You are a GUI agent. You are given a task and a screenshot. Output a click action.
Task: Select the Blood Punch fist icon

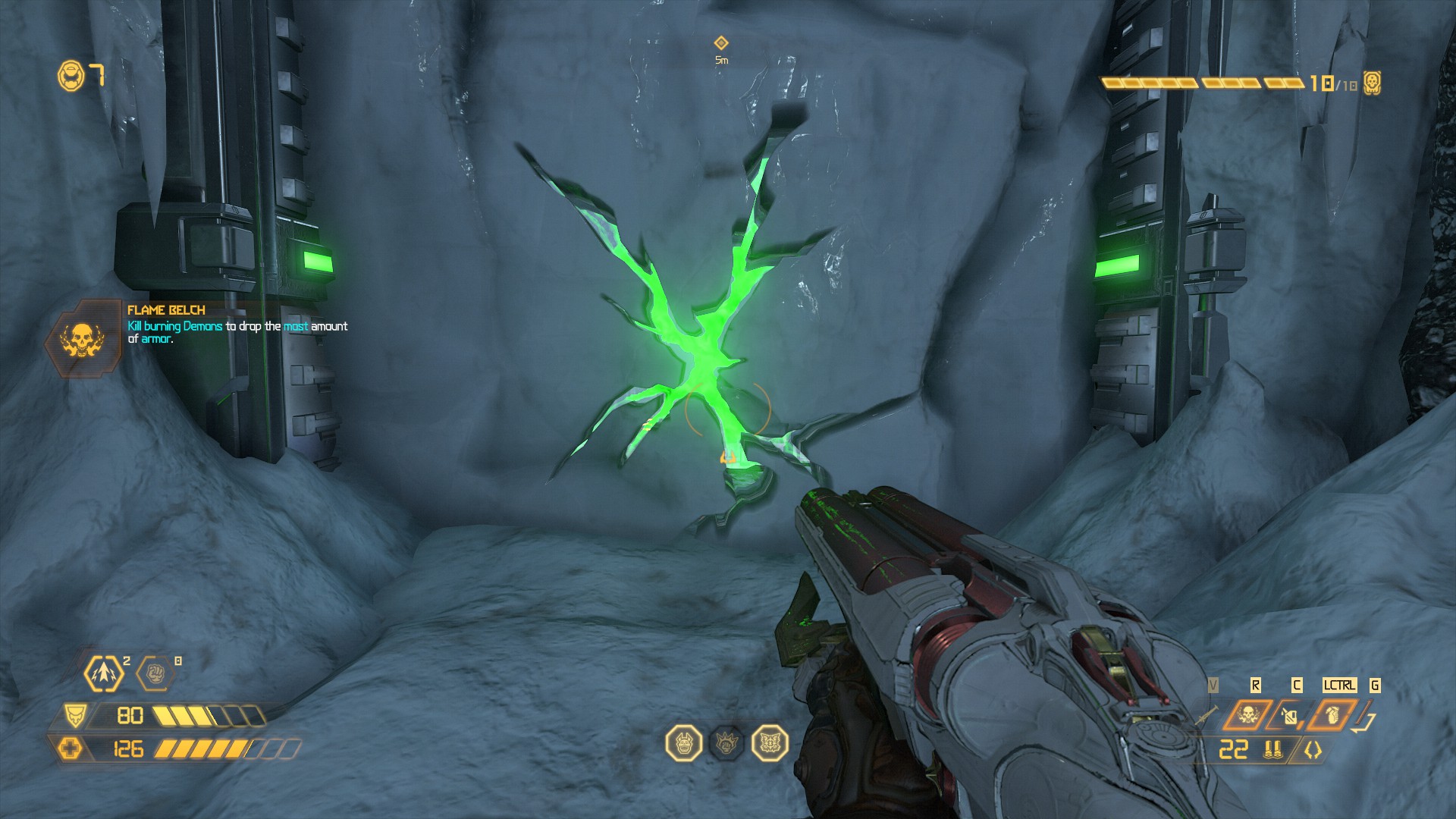coord(155,673)
